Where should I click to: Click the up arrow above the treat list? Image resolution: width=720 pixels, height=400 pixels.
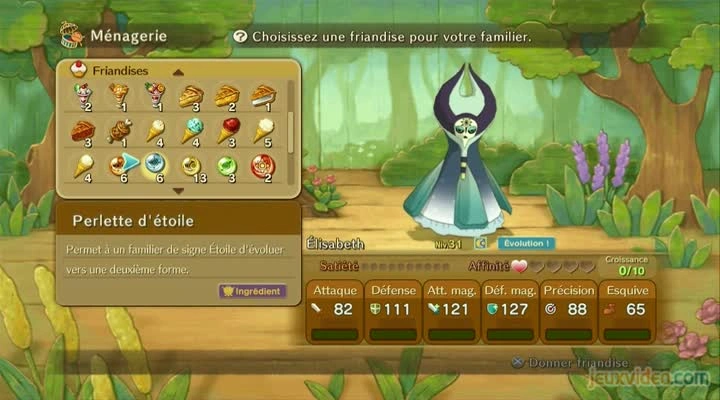[x=178, y=72]
